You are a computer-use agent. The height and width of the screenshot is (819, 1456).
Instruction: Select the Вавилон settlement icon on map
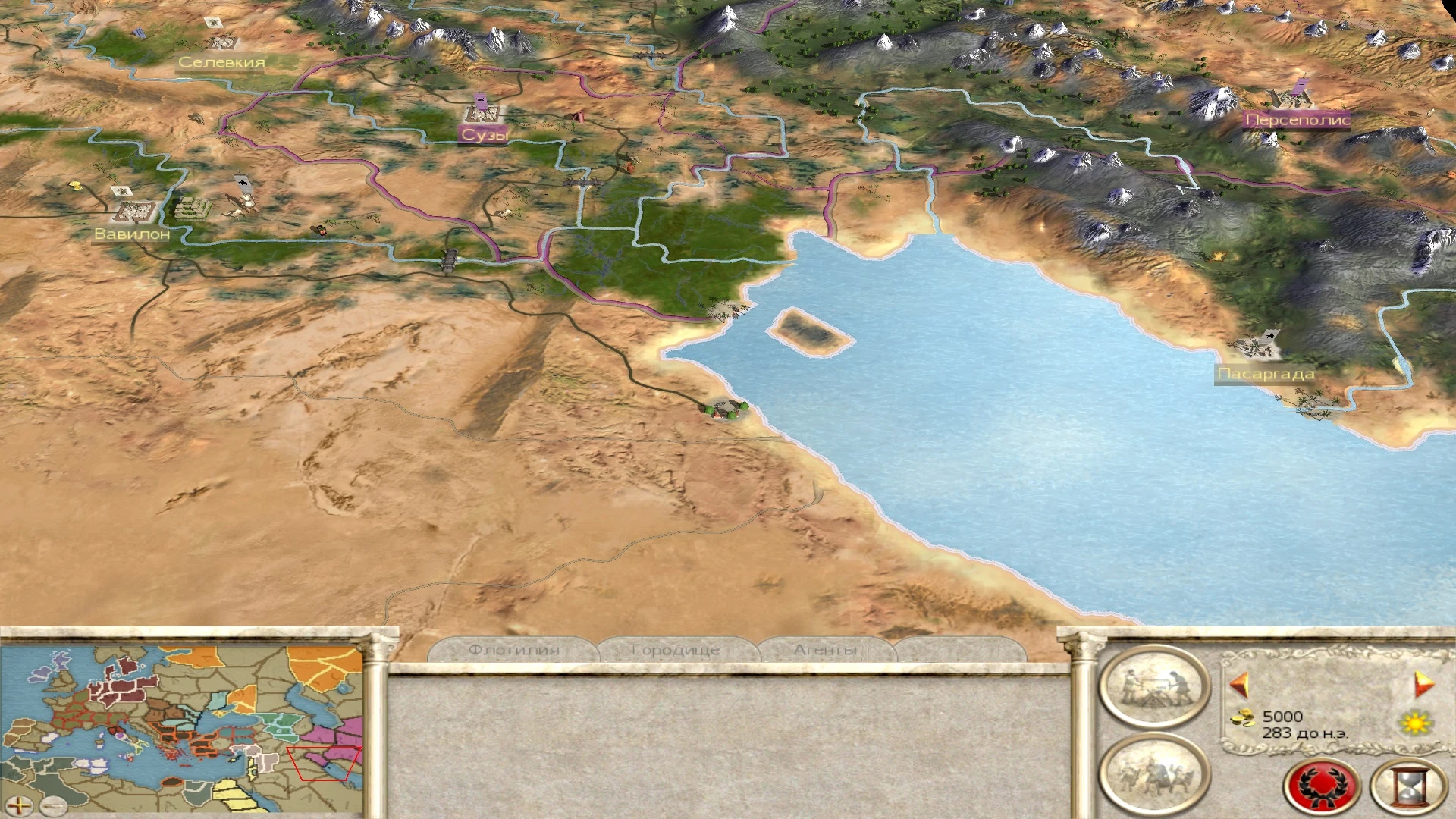pyautogui.click(x=133, y=209)
